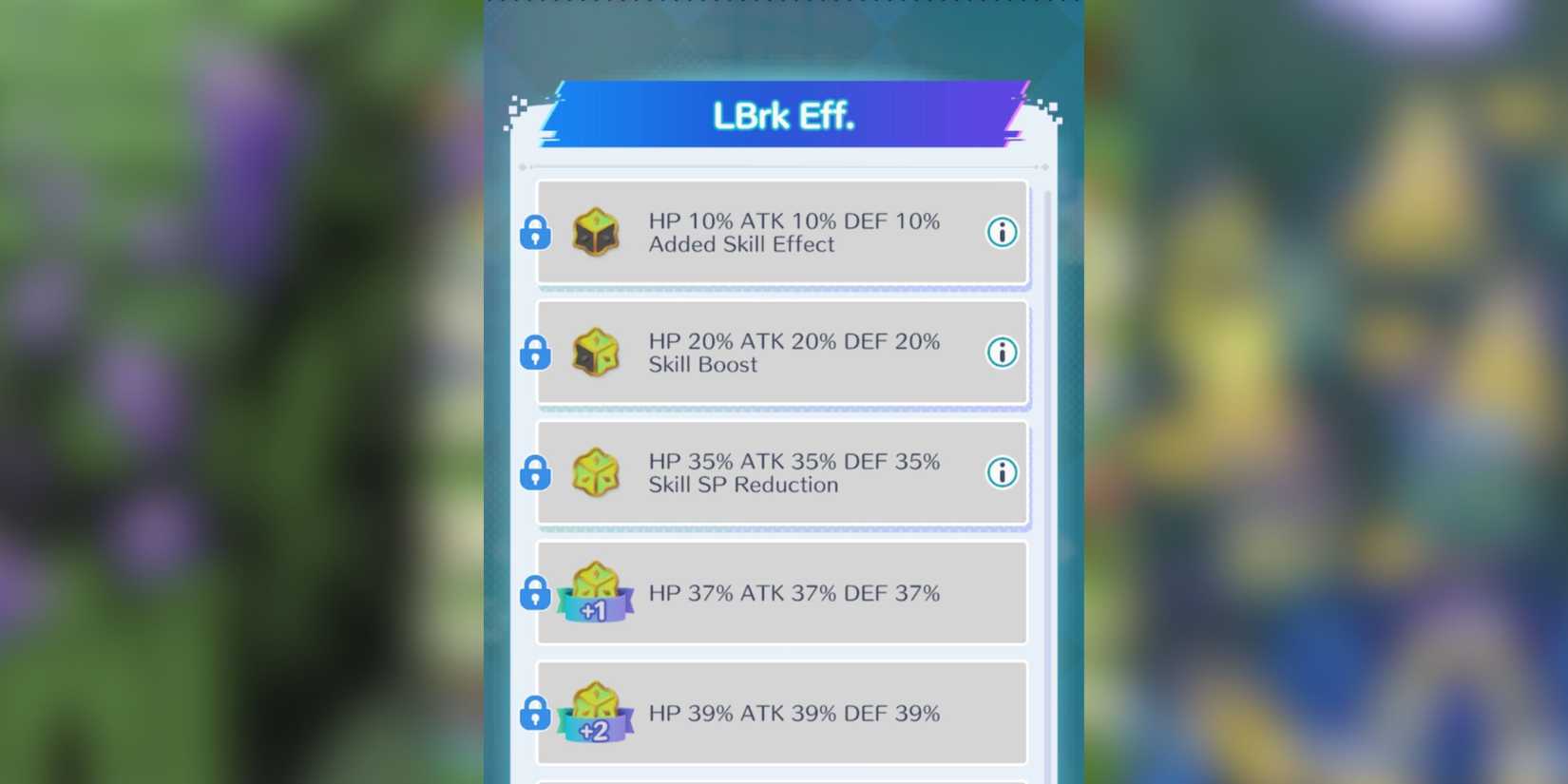The image size is (1568, 784).
Task: Click the lock icon on the first effect
Action: tap(533, 233)
